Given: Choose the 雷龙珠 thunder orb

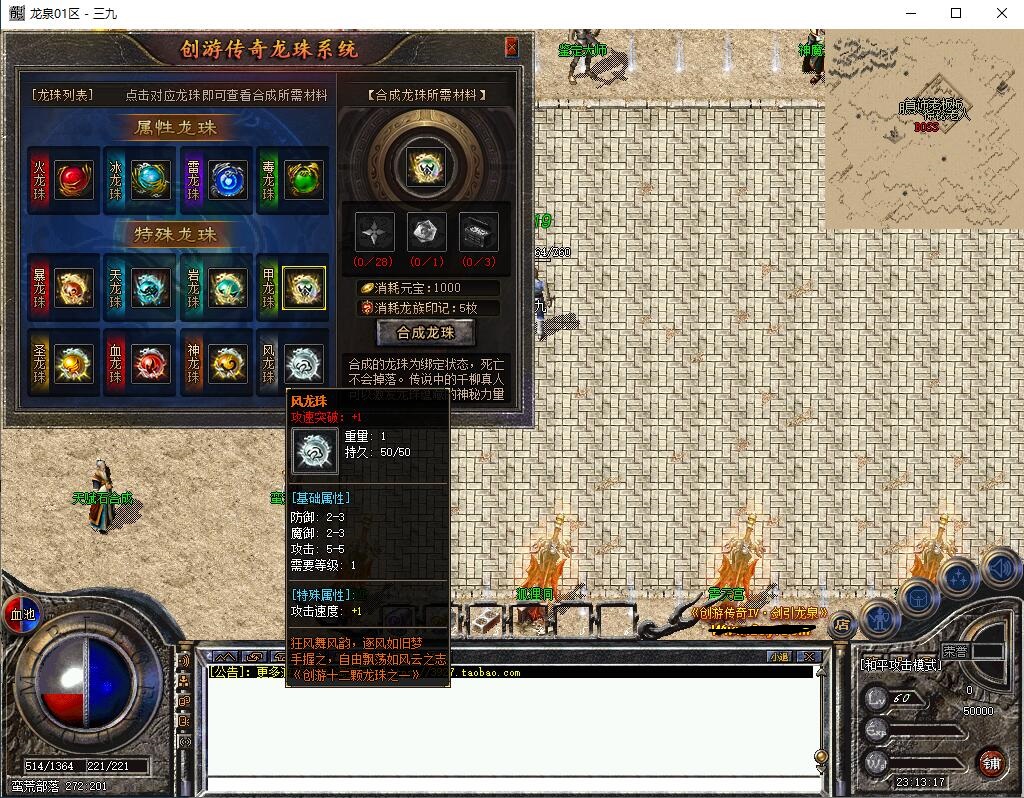Looking at the screenshot, I should (227, 181).
